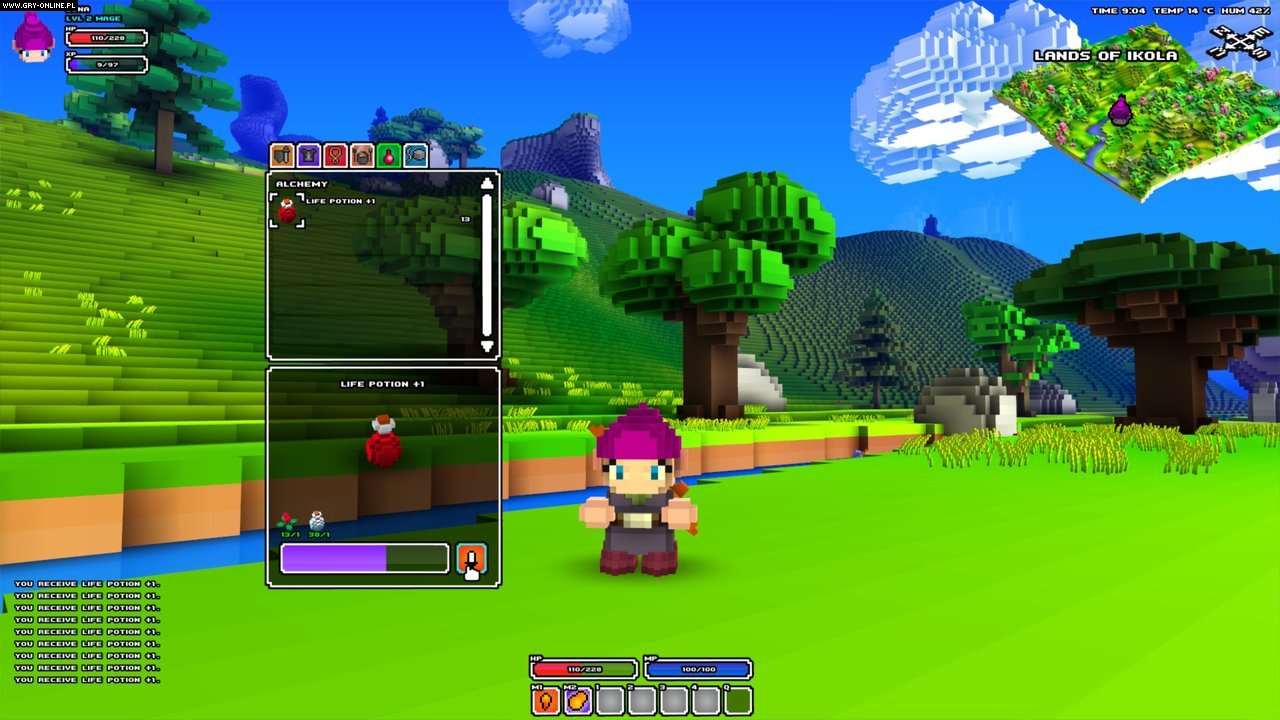This screenshot has width=1280, height=720.
Task: Open the red Amulet crafting category
Action: (x=336, y=155)
